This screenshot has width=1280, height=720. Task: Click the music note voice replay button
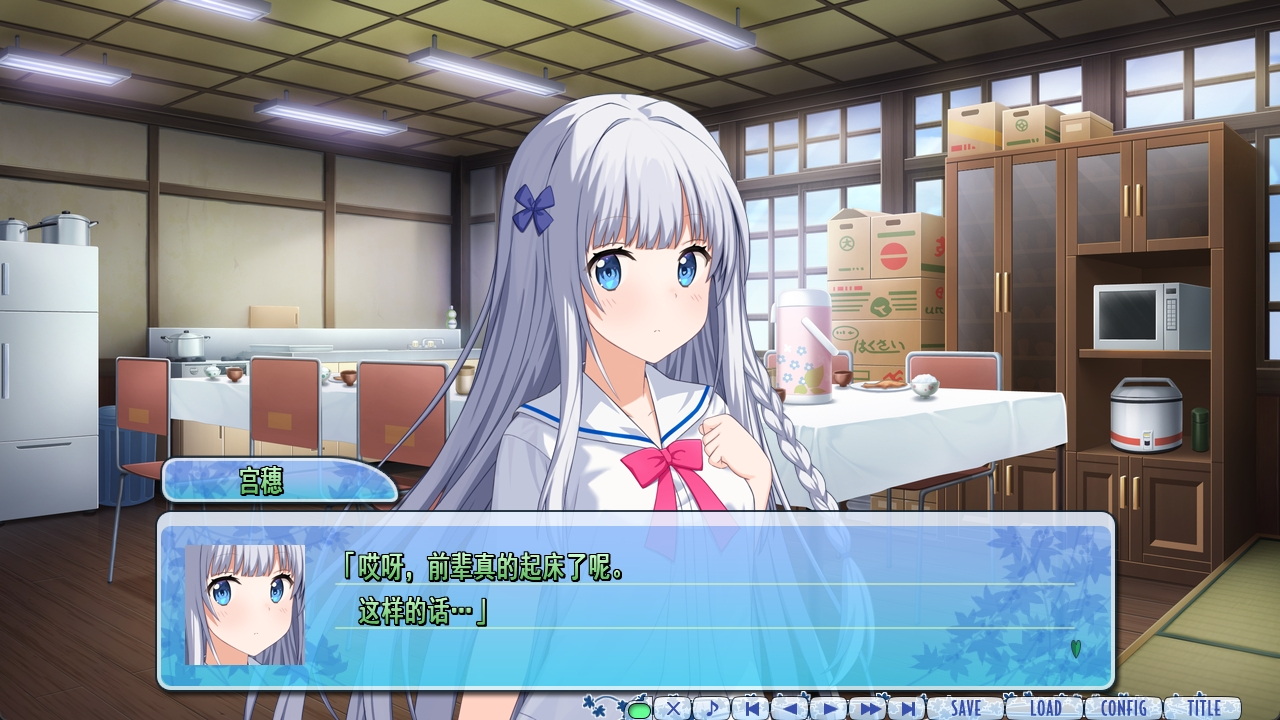click(712, 708)
